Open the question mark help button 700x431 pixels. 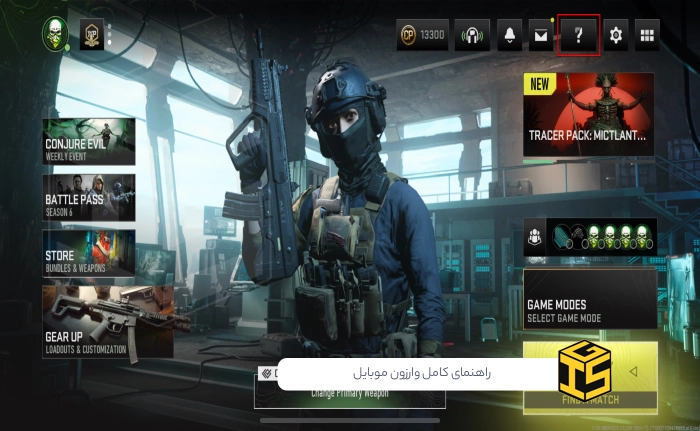(x=578, y=36)
